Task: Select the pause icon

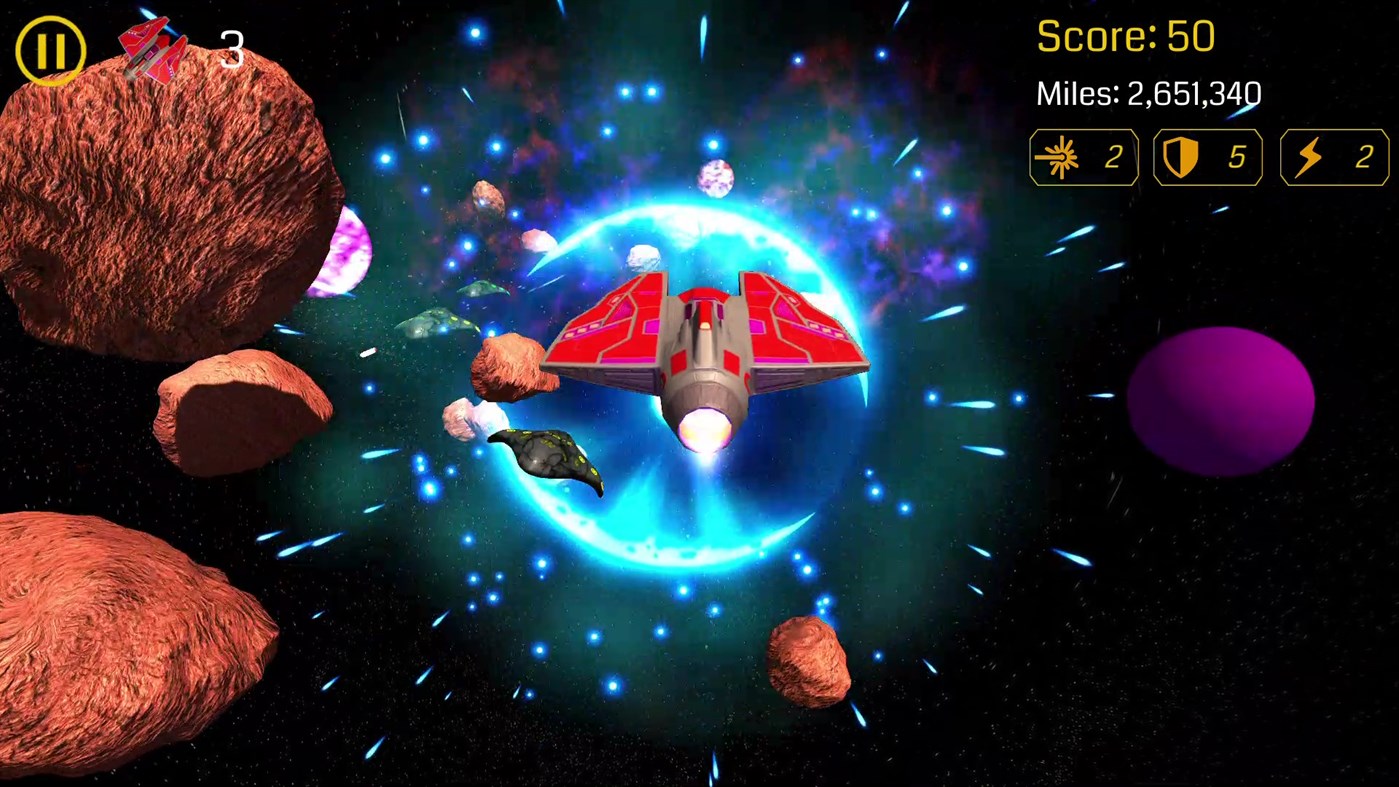Action: click(x=50, y=50)
